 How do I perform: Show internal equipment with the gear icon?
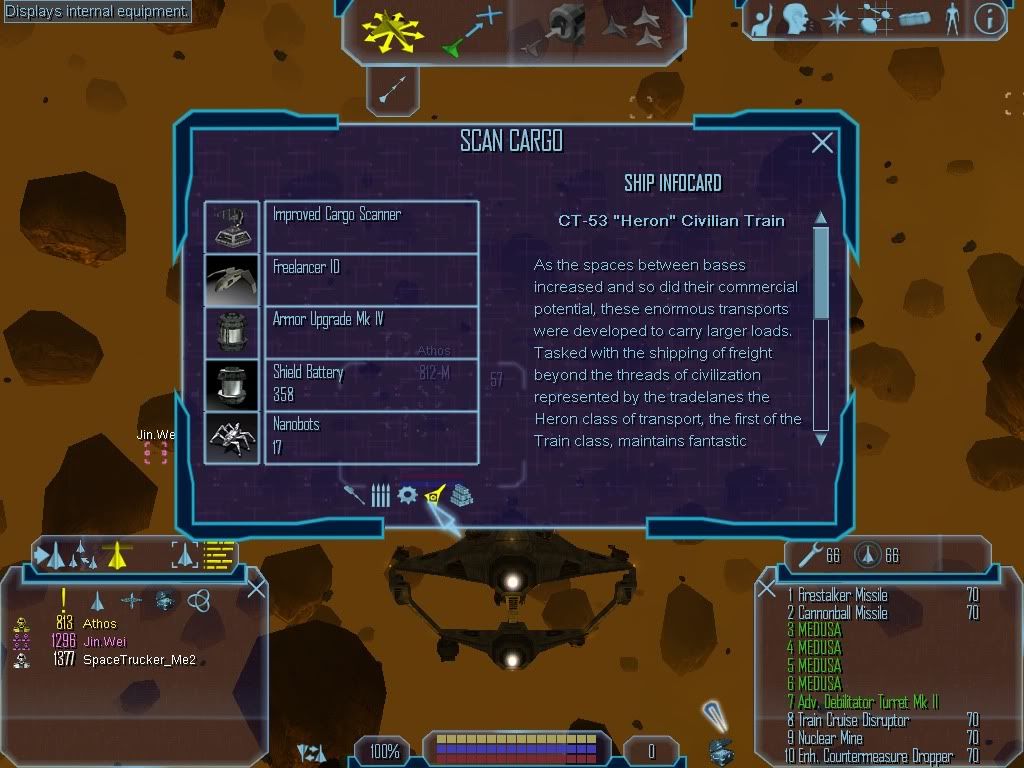point(407,495)
